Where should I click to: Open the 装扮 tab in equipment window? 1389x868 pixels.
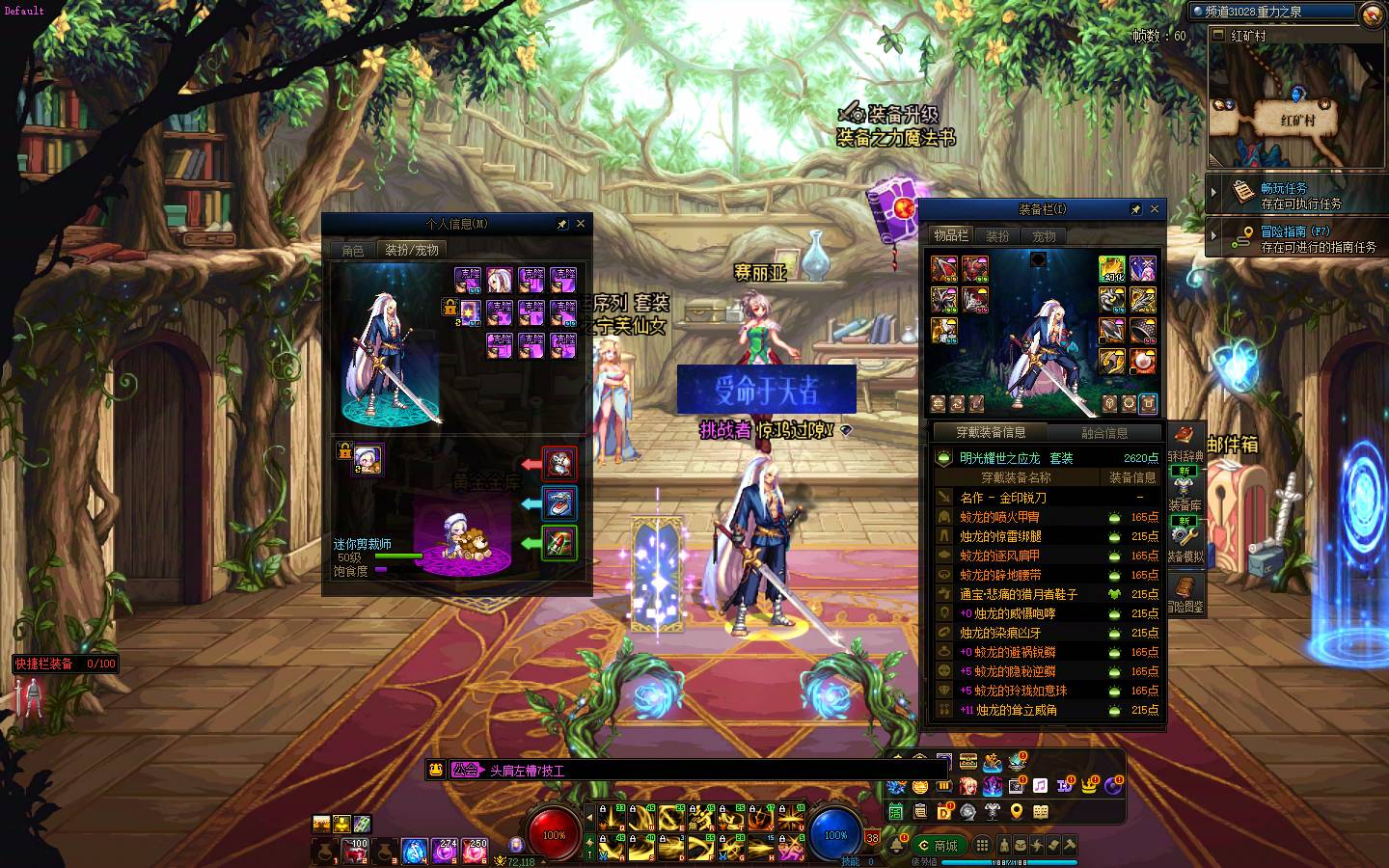click(997, 236)
